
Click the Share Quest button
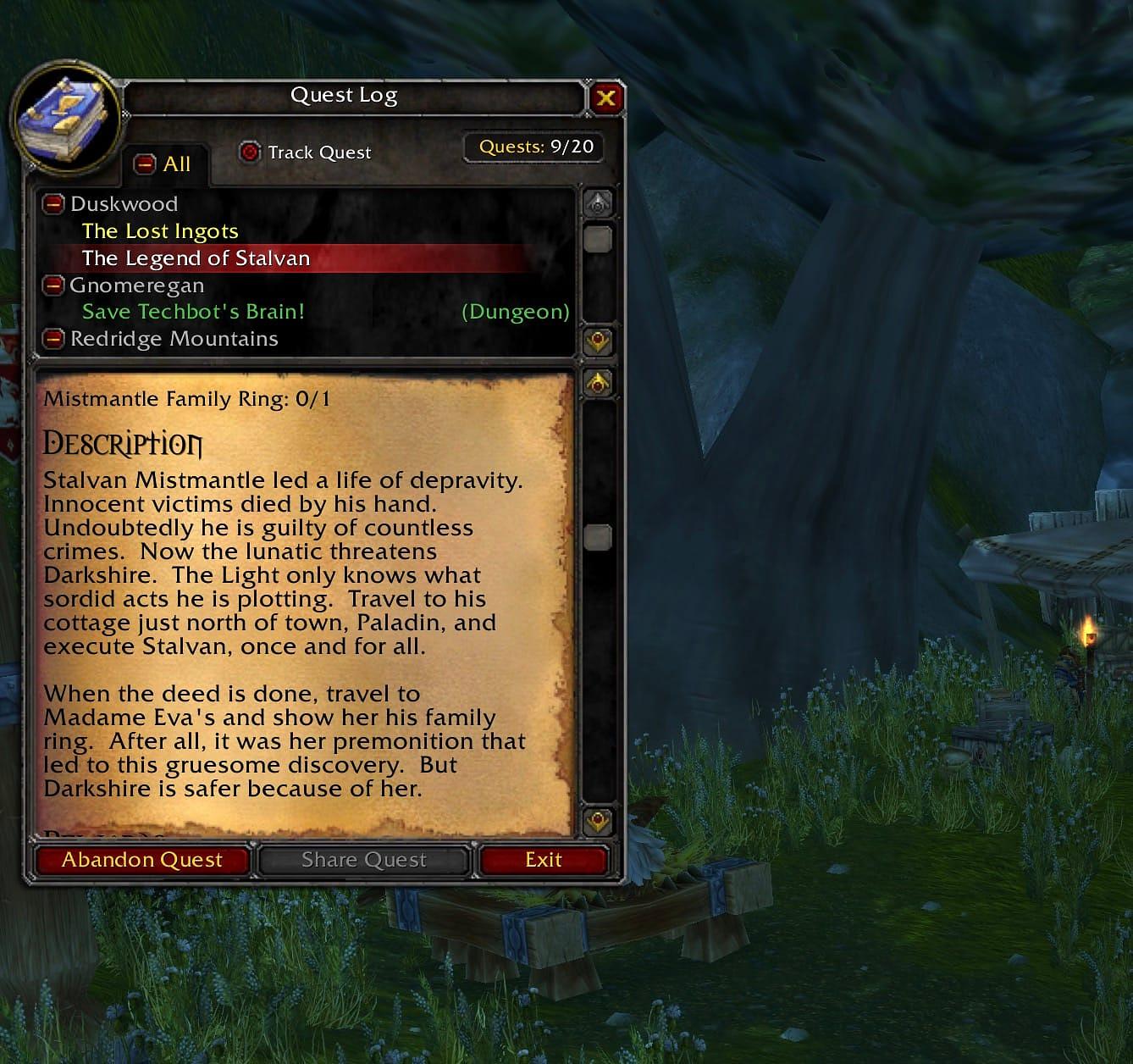(x=364, y=860)
